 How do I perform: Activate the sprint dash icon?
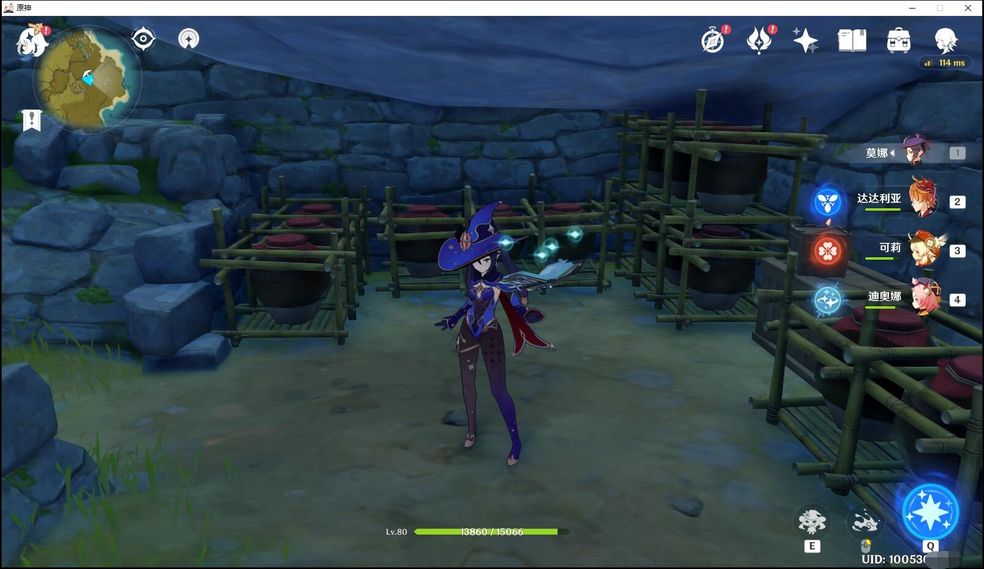pyautogui.click(x=865, y=521)
